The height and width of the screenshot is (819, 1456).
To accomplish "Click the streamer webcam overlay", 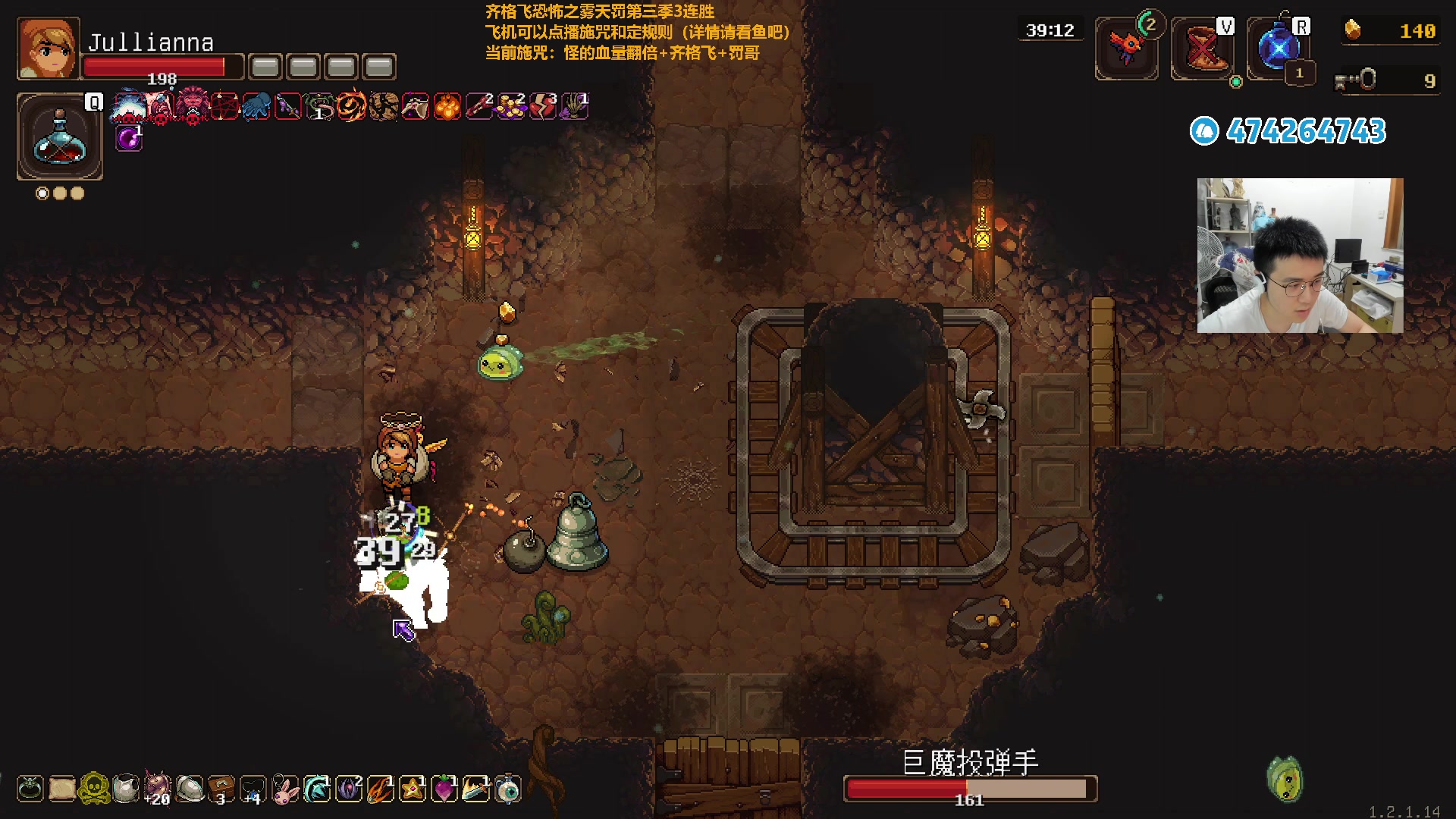I will click(x=1300, y=256).
